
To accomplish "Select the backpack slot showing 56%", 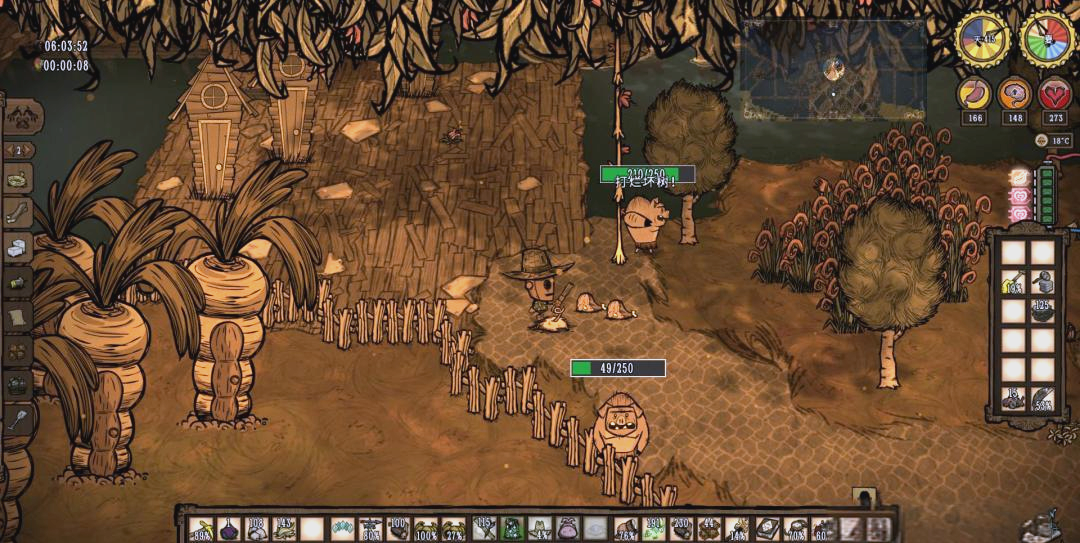I will click(x=1043, y=398).
